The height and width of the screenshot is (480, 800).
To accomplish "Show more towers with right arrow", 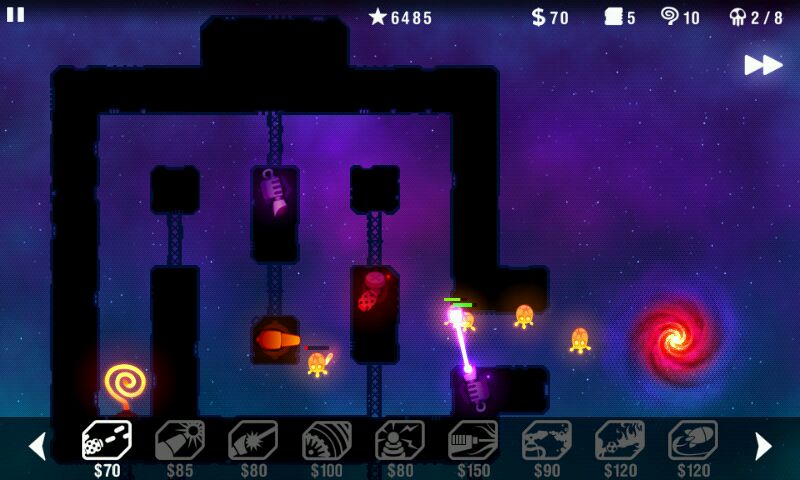I will point(763,446).
